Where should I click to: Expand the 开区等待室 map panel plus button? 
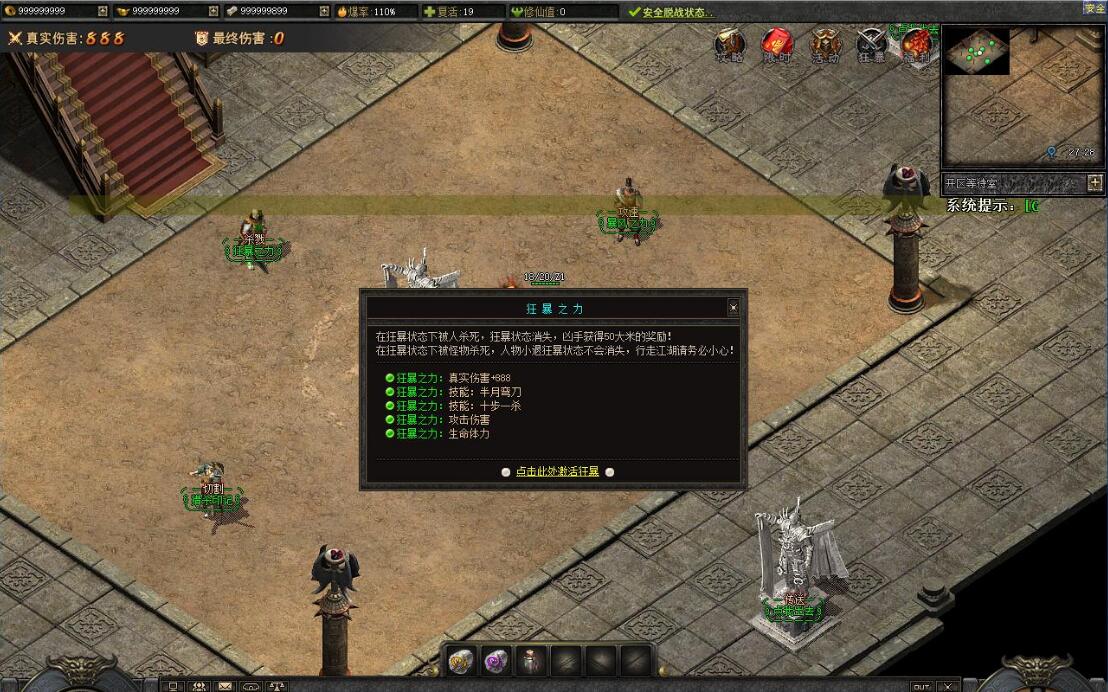tap(1095, 183)
